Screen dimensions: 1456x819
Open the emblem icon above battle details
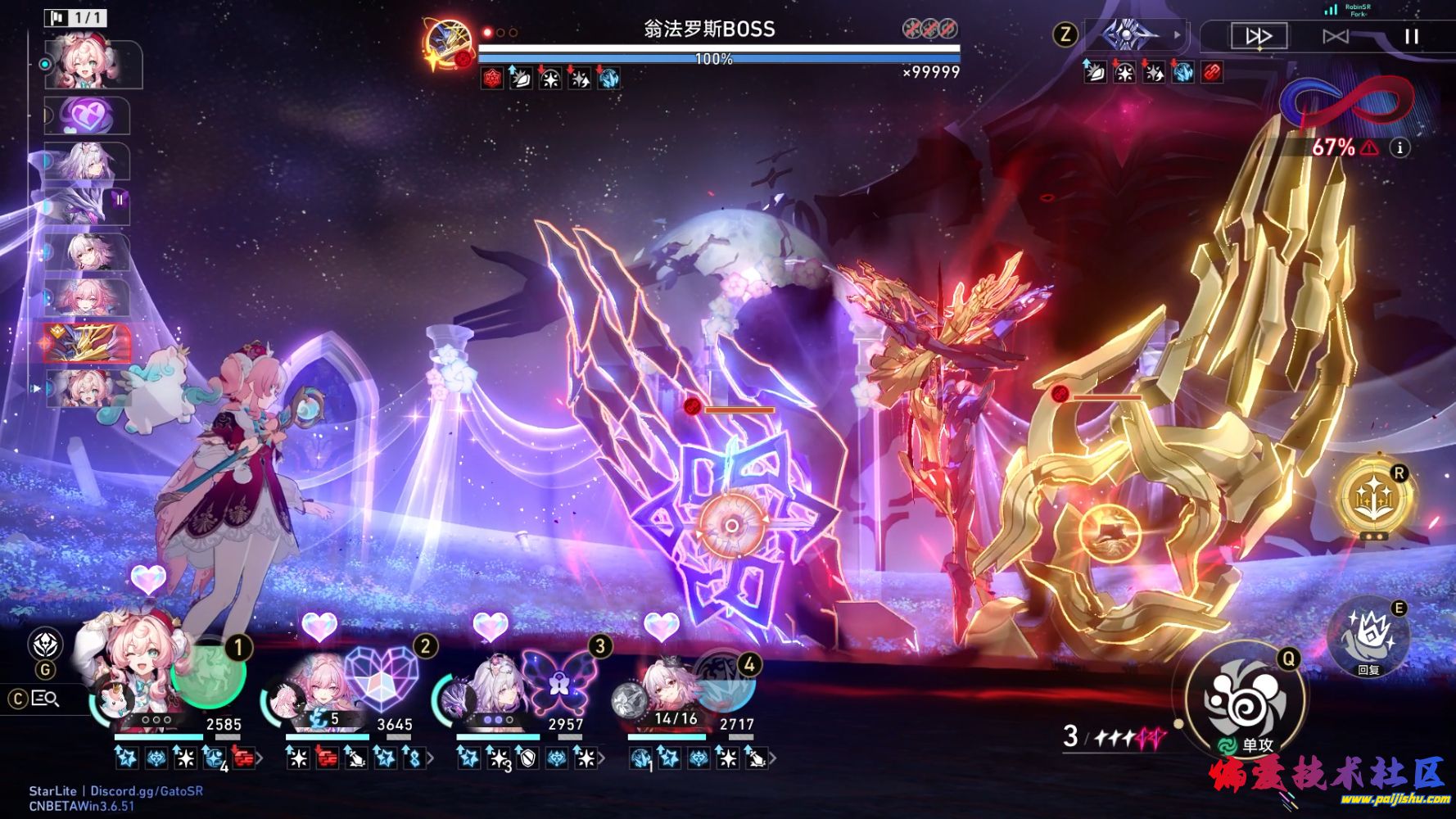45,644
